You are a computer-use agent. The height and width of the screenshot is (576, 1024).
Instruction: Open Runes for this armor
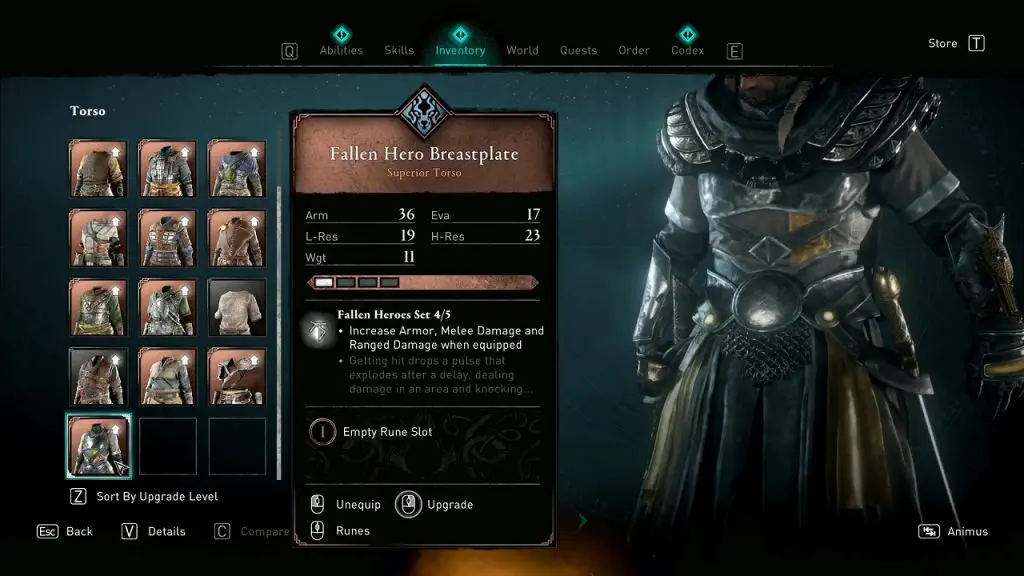[352, 531]
